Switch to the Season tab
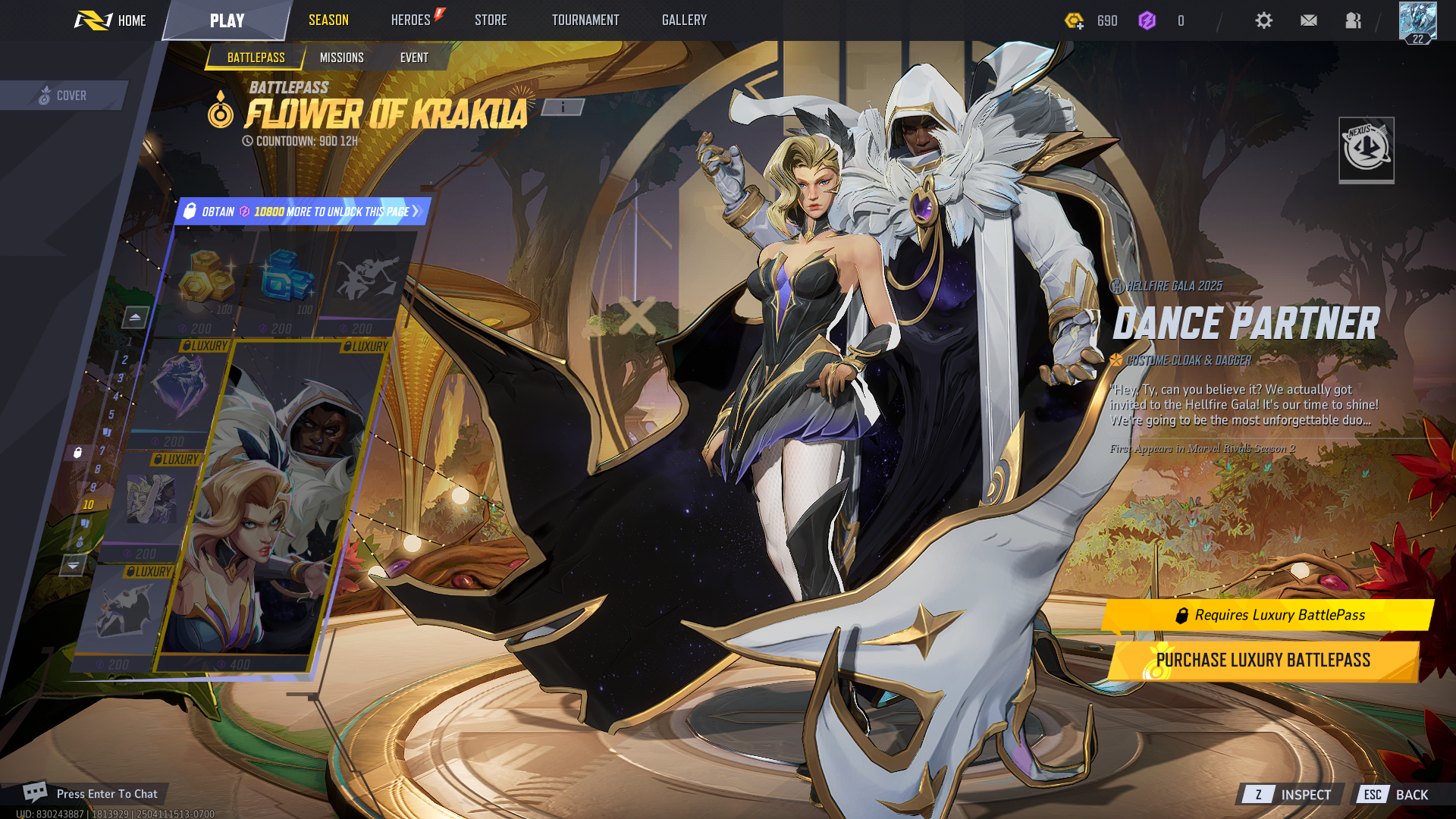This screenshot has height=819, width=1456. coord(328,20)
